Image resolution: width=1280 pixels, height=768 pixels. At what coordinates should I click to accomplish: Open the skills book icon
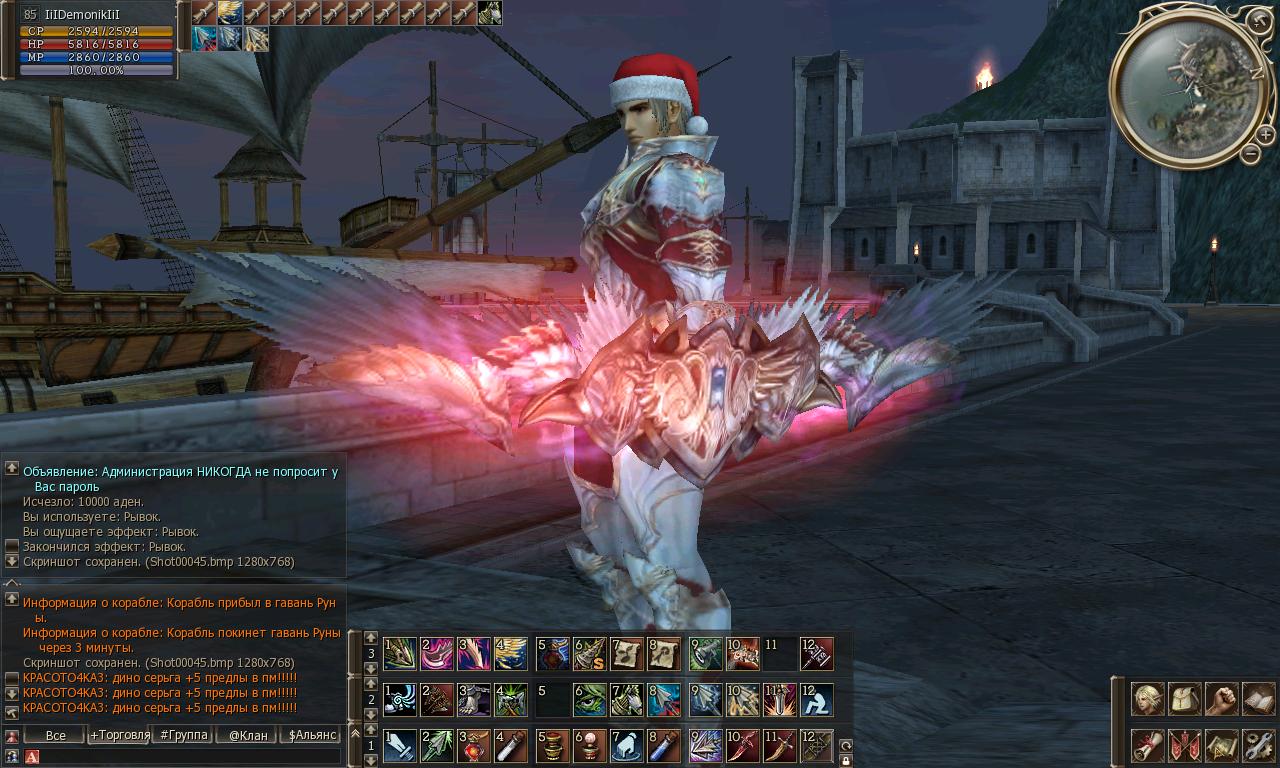(x=1258, y=699)
